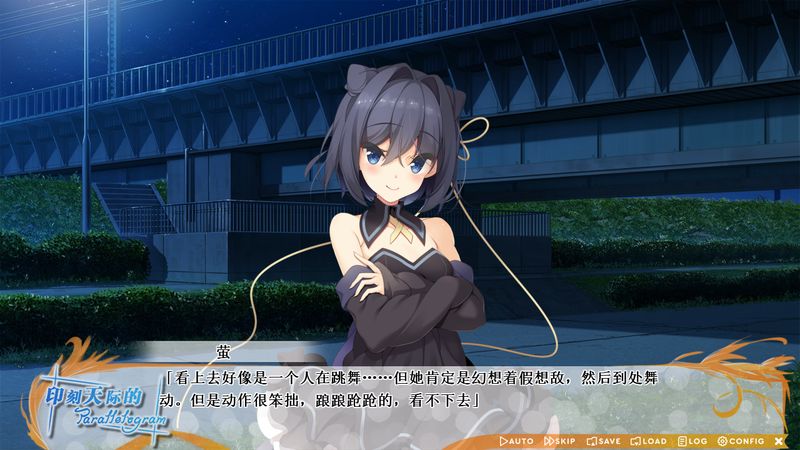Viewport: 800px width, 450px height.
Task: Hide the dialogue box with X
Action: coord(779,441)
